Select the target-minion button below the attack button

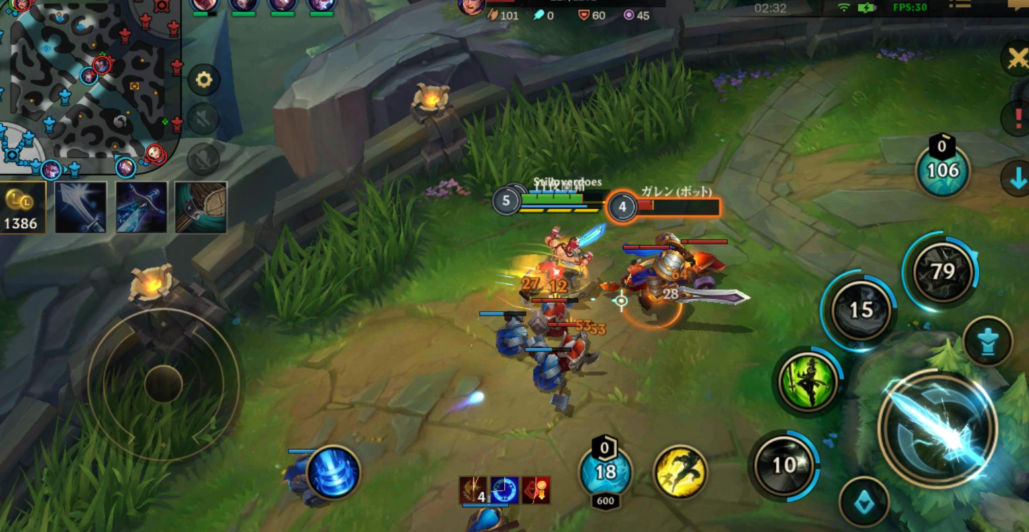click(863, 500)
